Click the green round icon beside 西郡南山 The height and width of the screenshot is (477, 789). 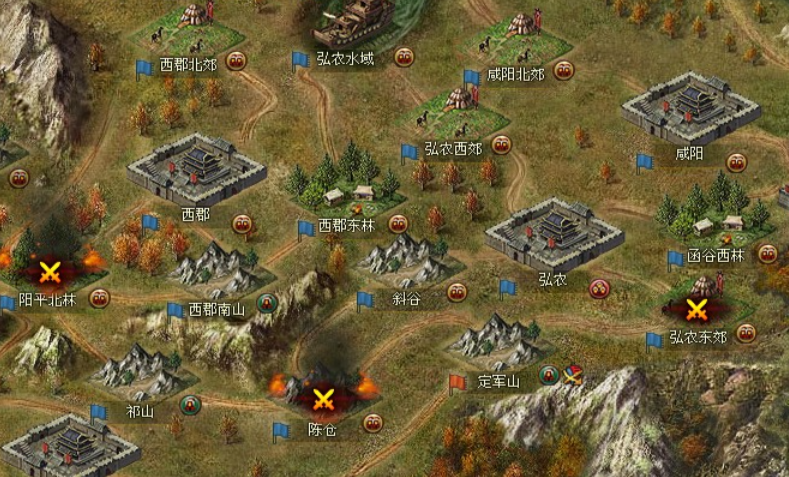click(x=267, y=303)
